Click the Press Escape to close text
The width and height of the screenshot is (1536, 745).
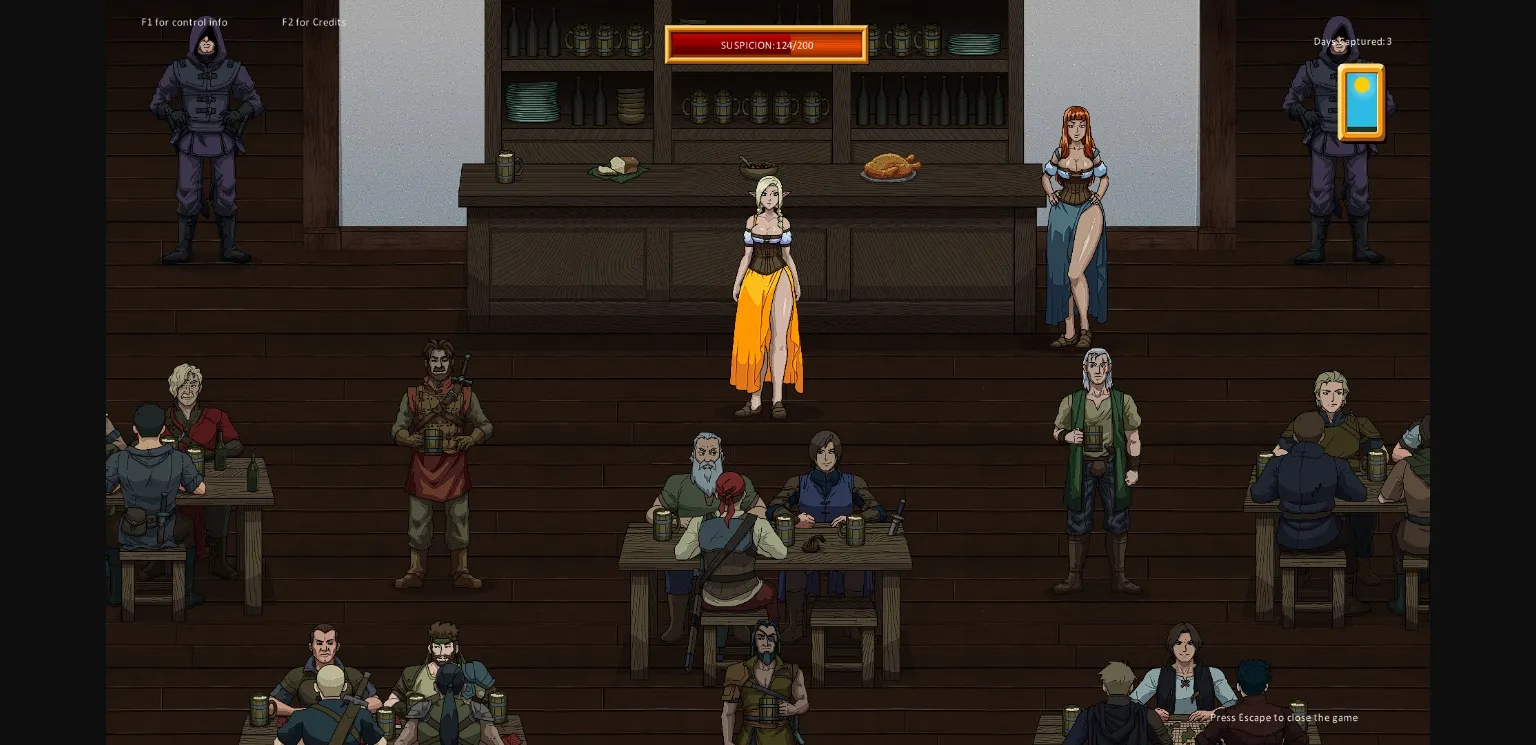(x=1284, y=717)
